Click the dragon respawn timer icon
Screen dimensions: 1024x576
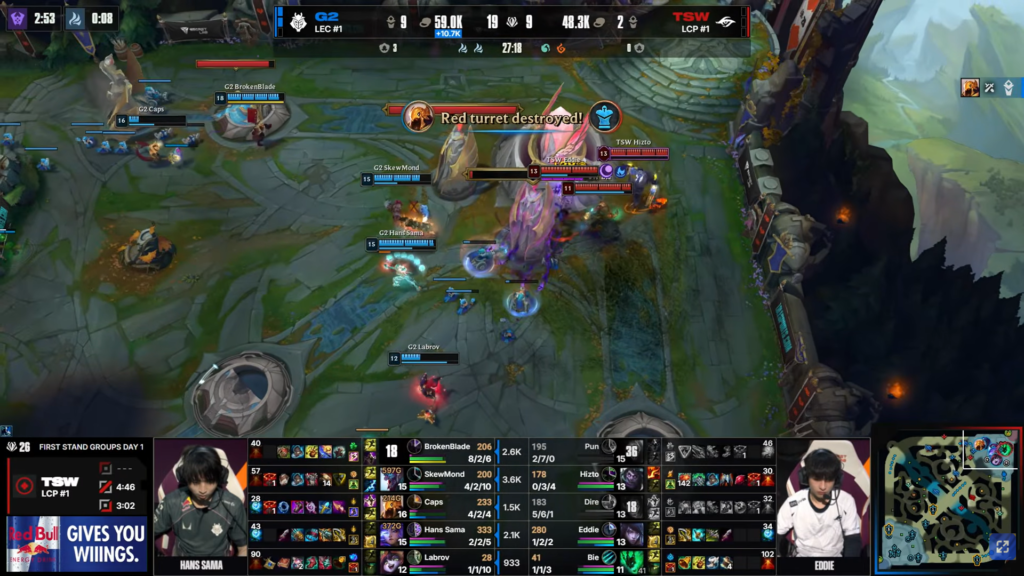click(x=75, y=18)
